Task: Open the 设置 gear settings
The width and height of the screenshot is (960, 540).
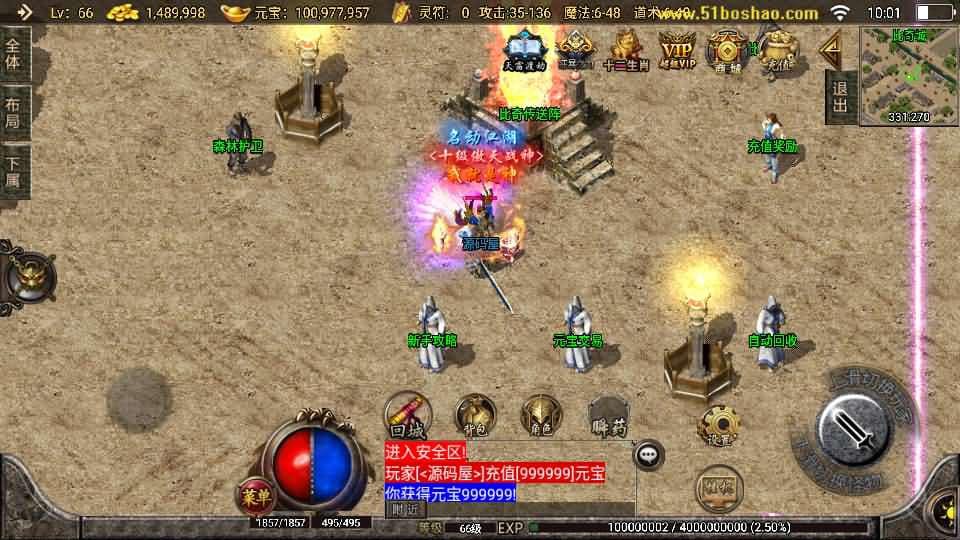Action: pos(719,427)
